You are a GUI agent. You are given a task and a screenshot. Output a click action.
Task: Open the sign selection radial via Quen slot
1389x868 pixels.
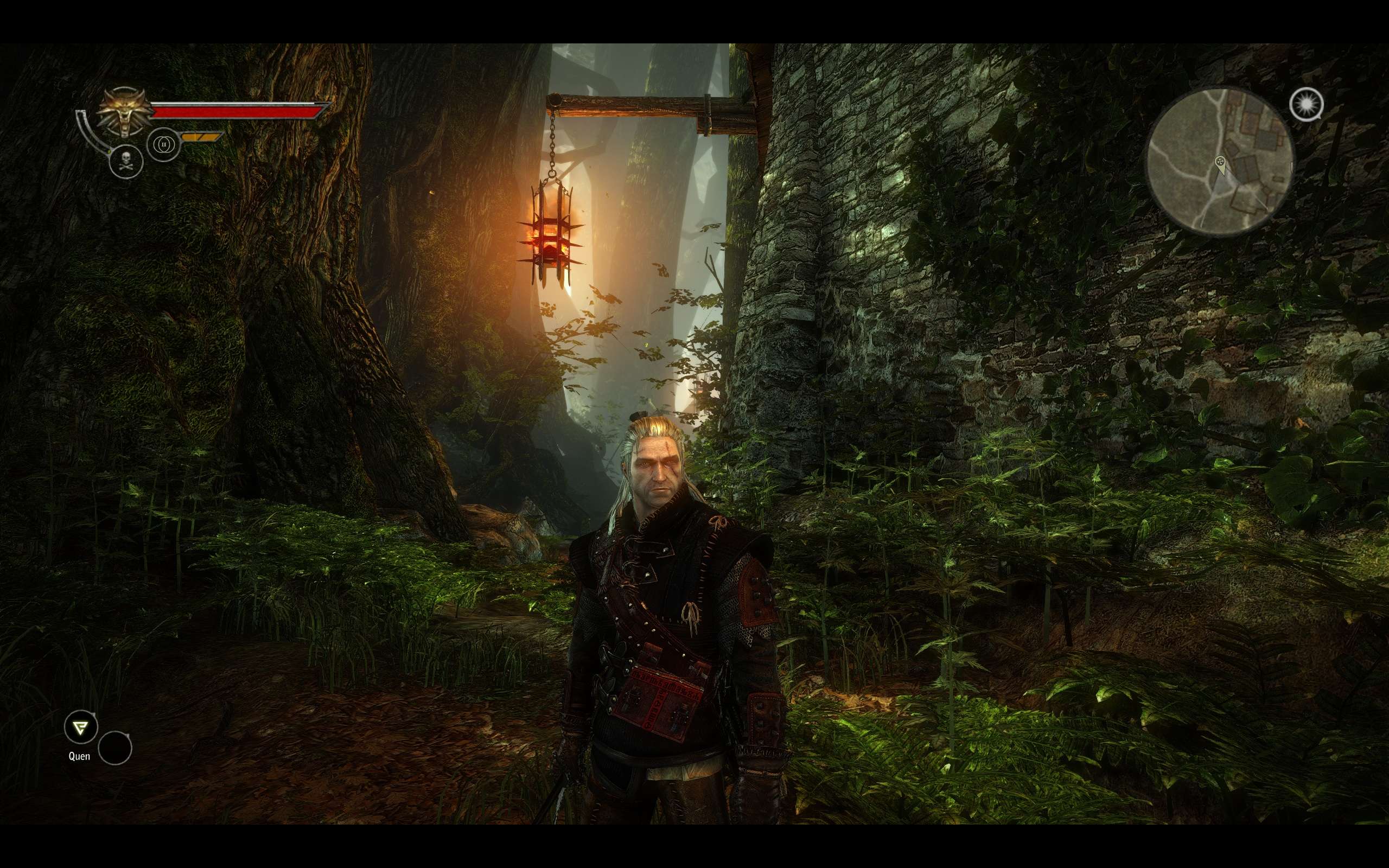point(81,727)
